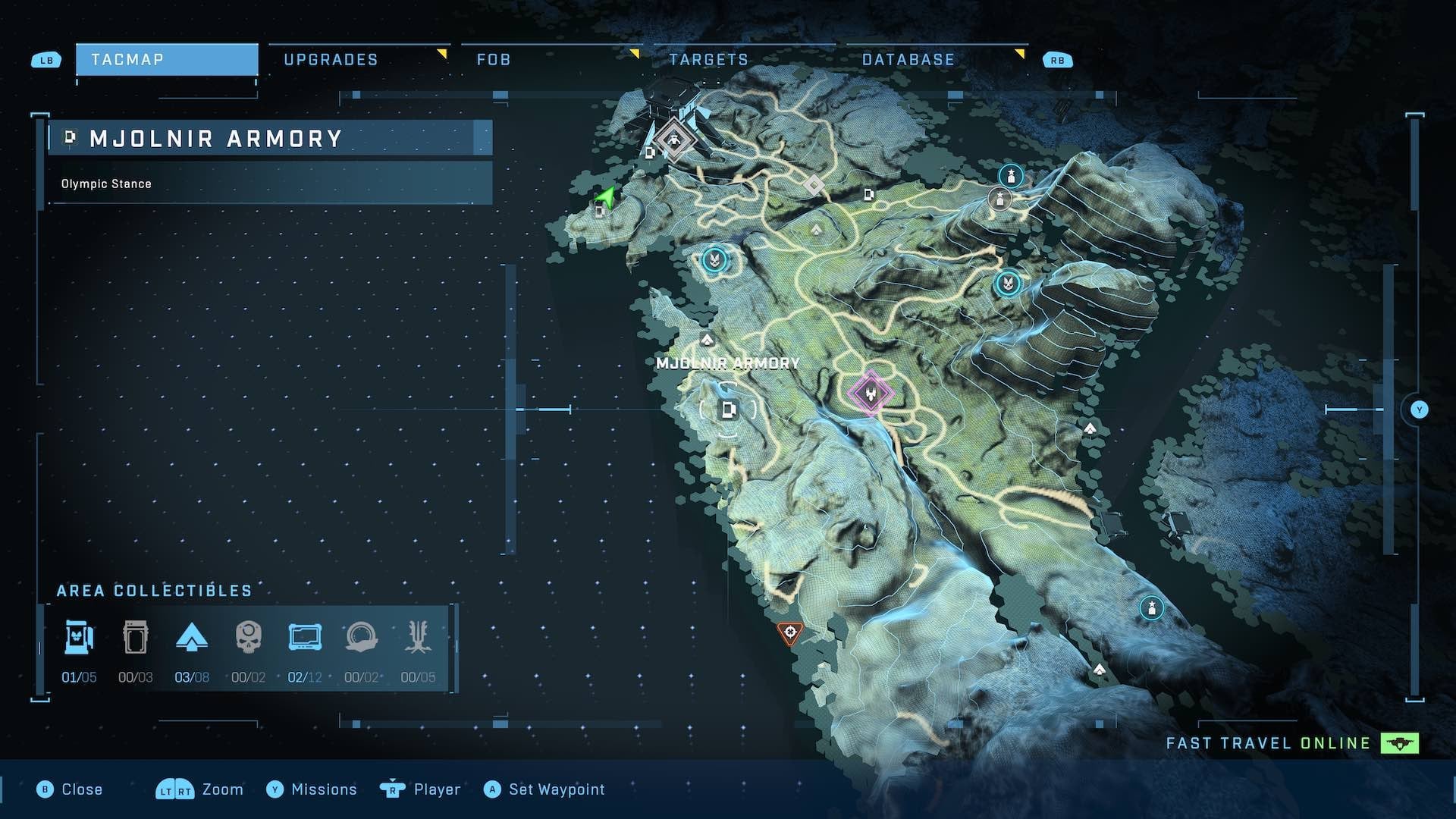Switch to the TACMAP tab
The width and height of the screenshot is (1456, 819).
(x=166, y=59)
